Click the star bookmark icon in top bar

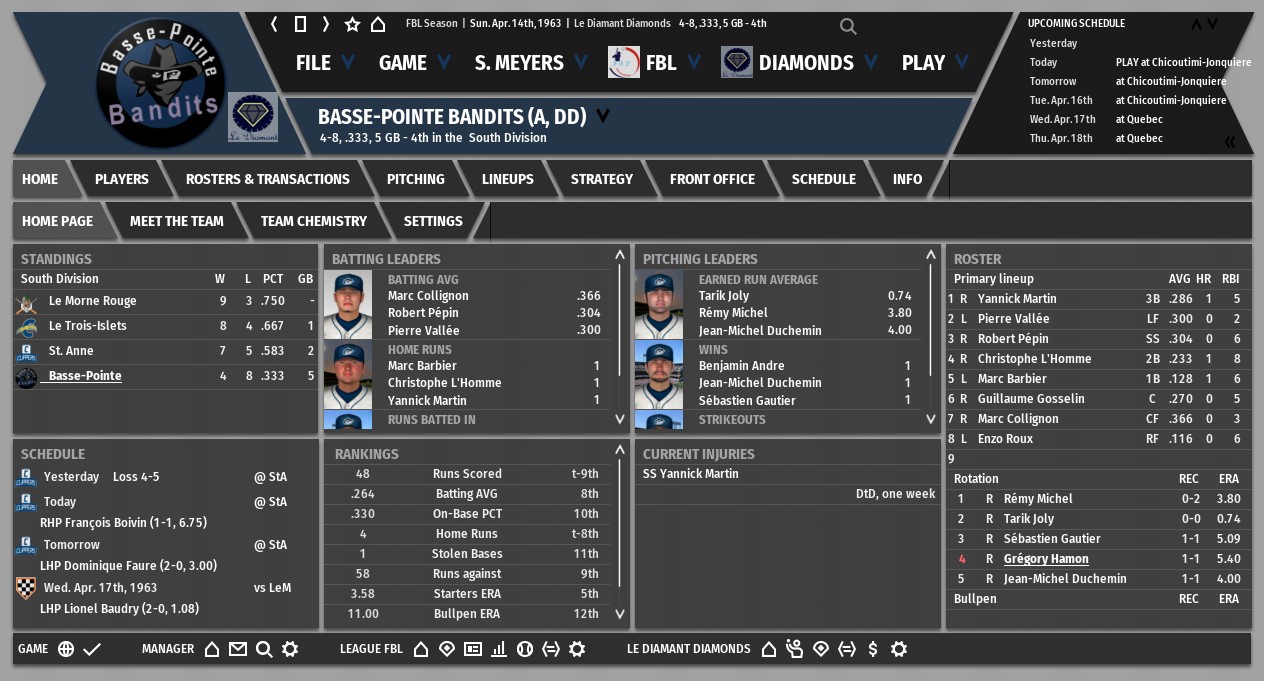pyautogui.click(x=352, y=24)
